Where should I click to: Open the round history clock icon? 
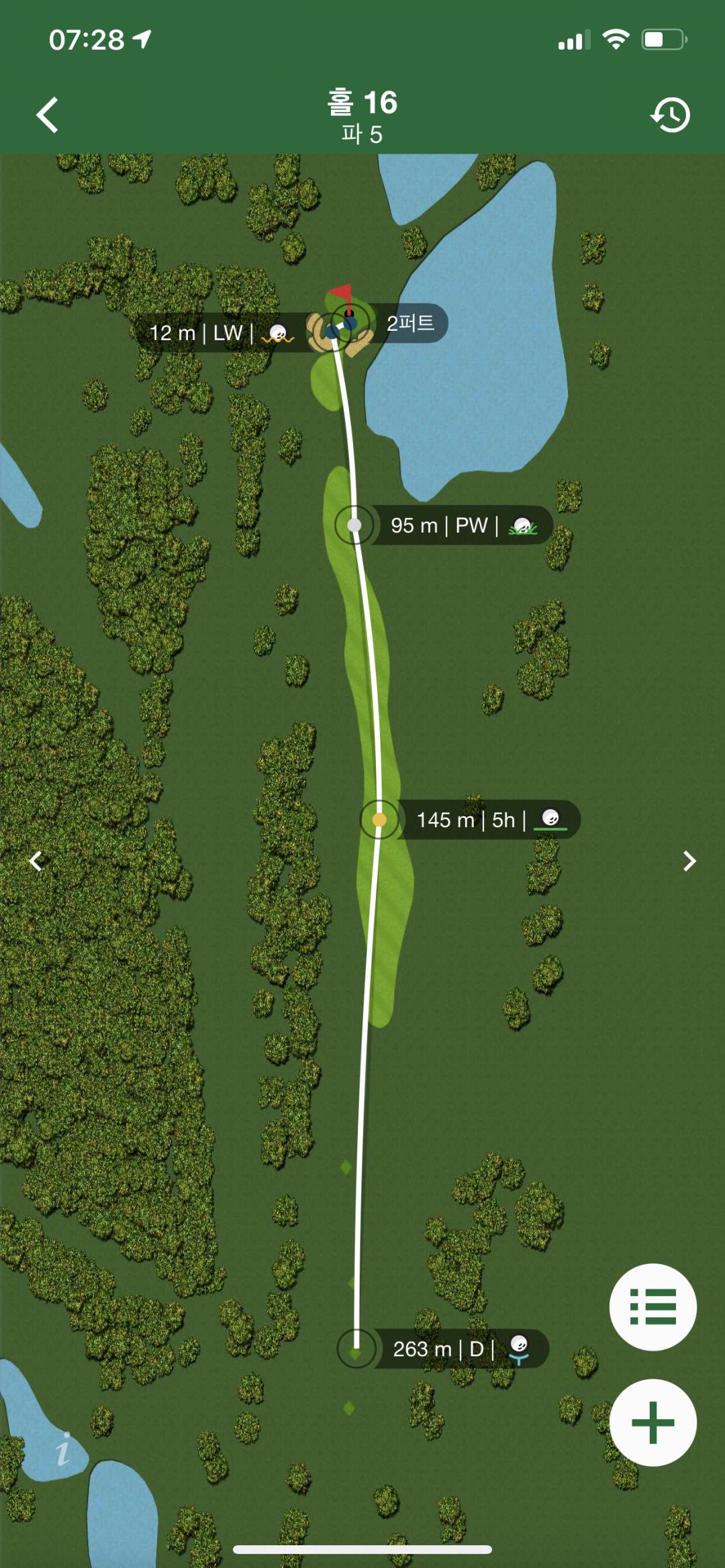[x=670, y=115]
